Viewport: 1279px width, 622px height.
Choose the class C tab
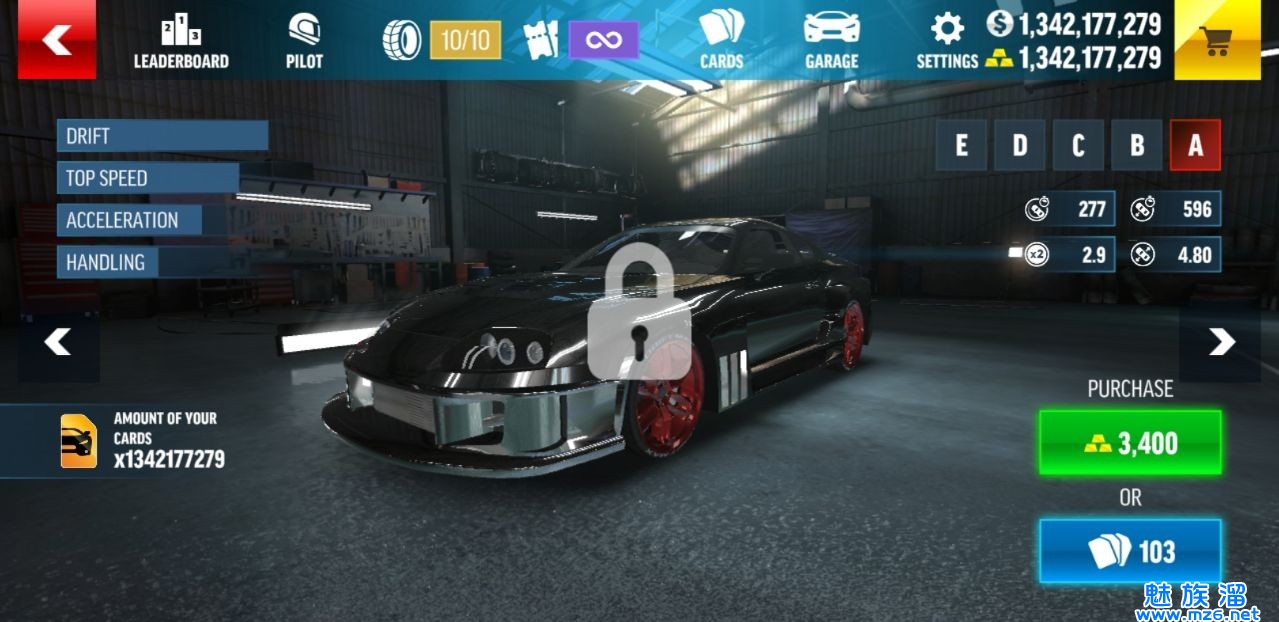click(x=1078, y=146)
